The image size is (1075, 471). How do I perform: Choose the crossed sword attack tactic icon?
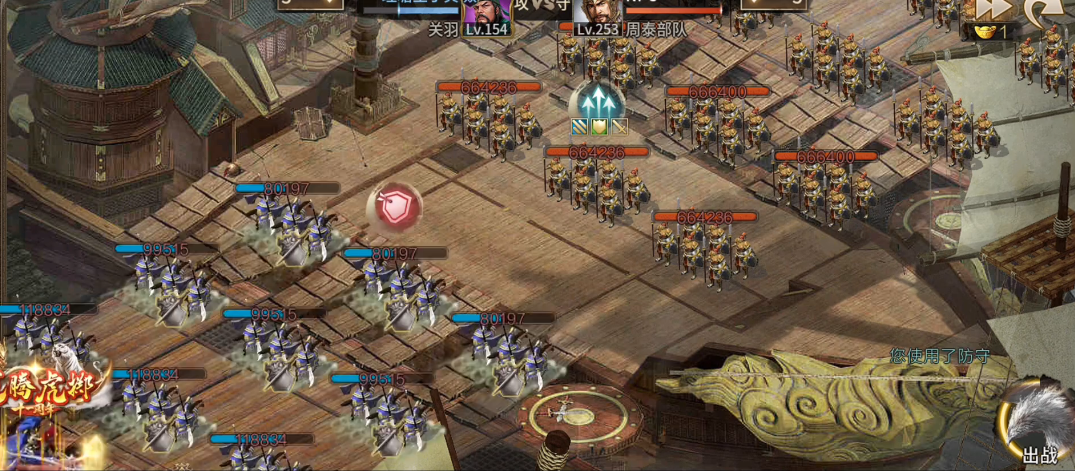point(619,127)
